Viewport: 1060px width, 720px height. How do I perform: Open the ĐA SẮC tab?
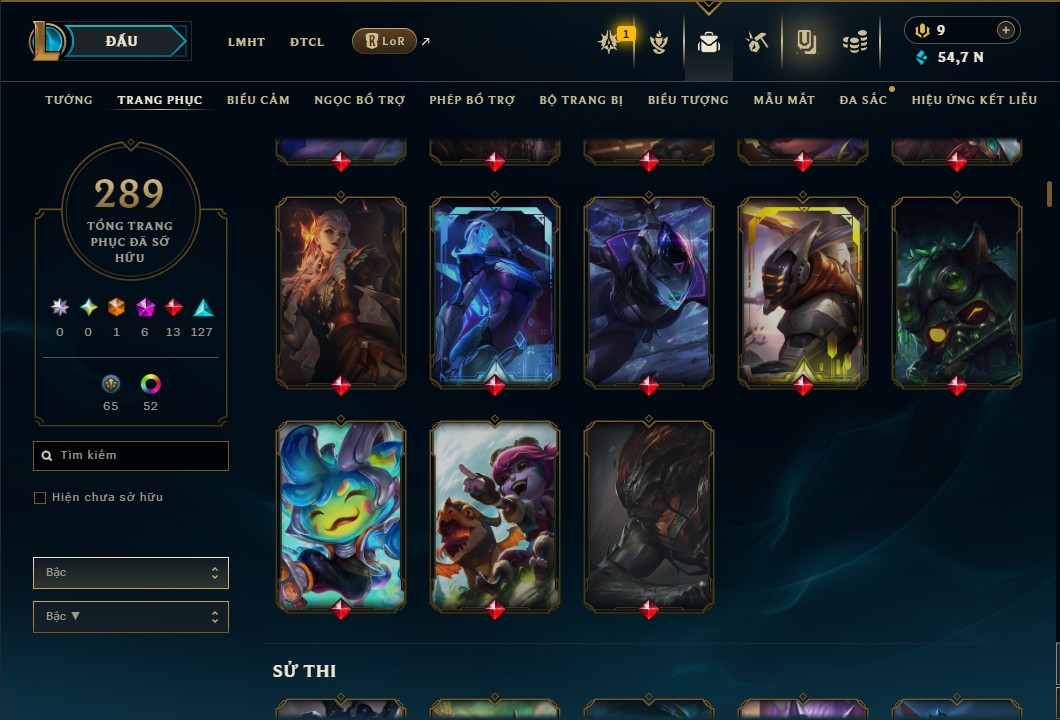pos(863,100)
